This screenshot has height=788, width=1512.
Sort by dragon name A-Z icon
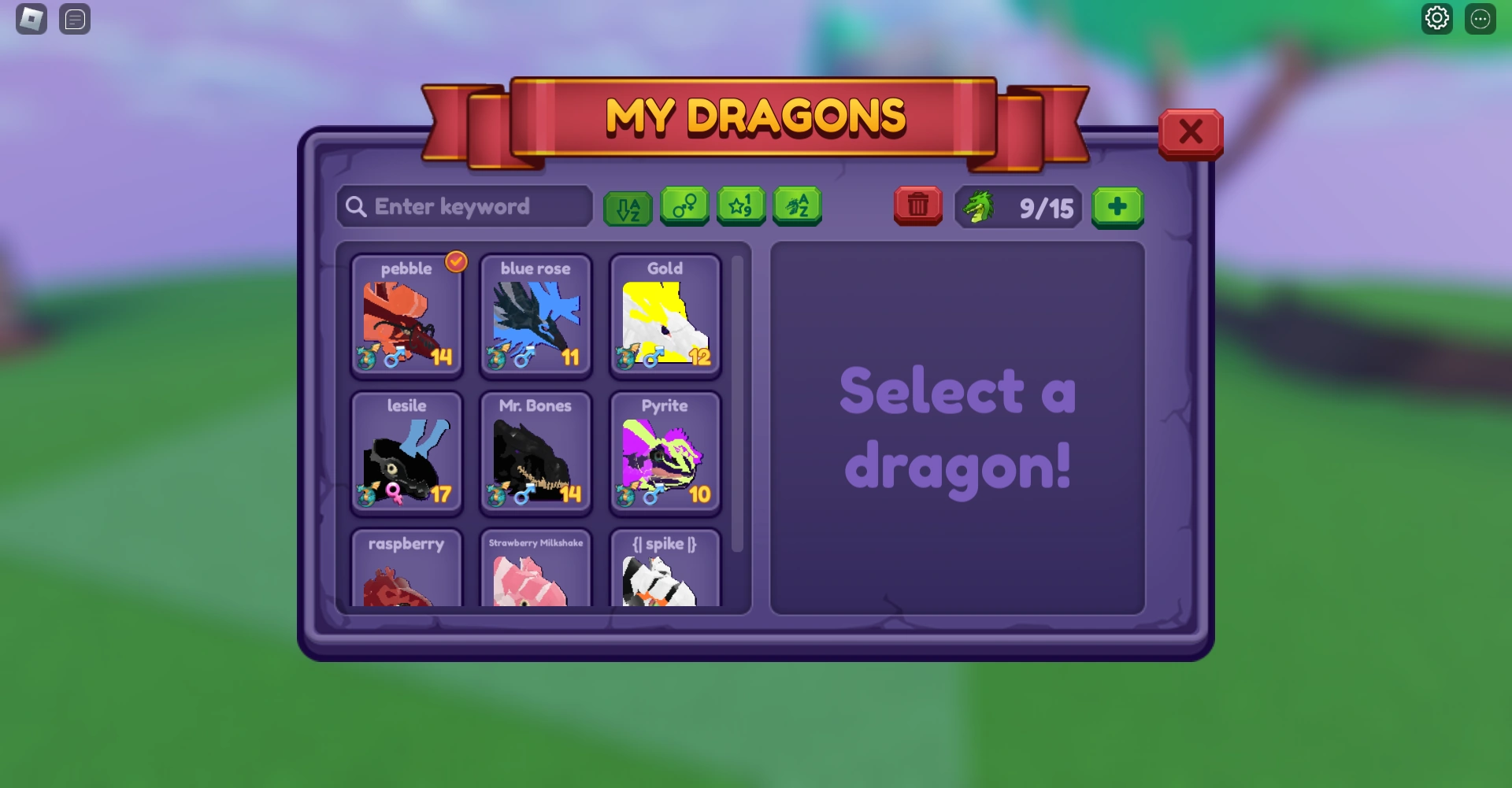click(x=797, y=207)
